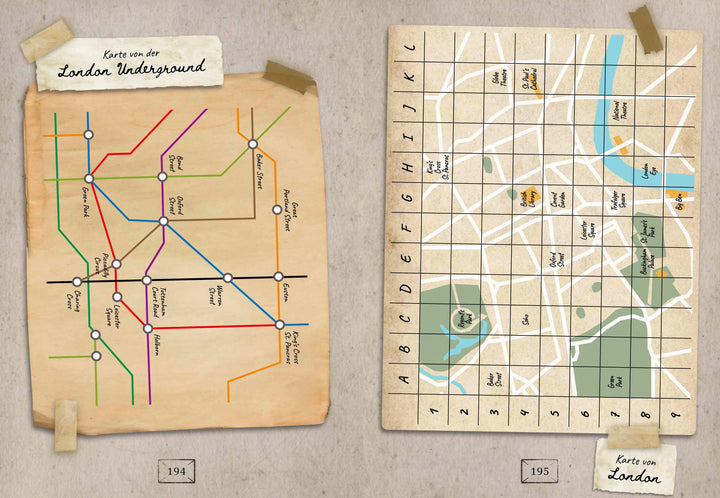
Task: Select the Great Portland Street station
Action: (277, 210)
